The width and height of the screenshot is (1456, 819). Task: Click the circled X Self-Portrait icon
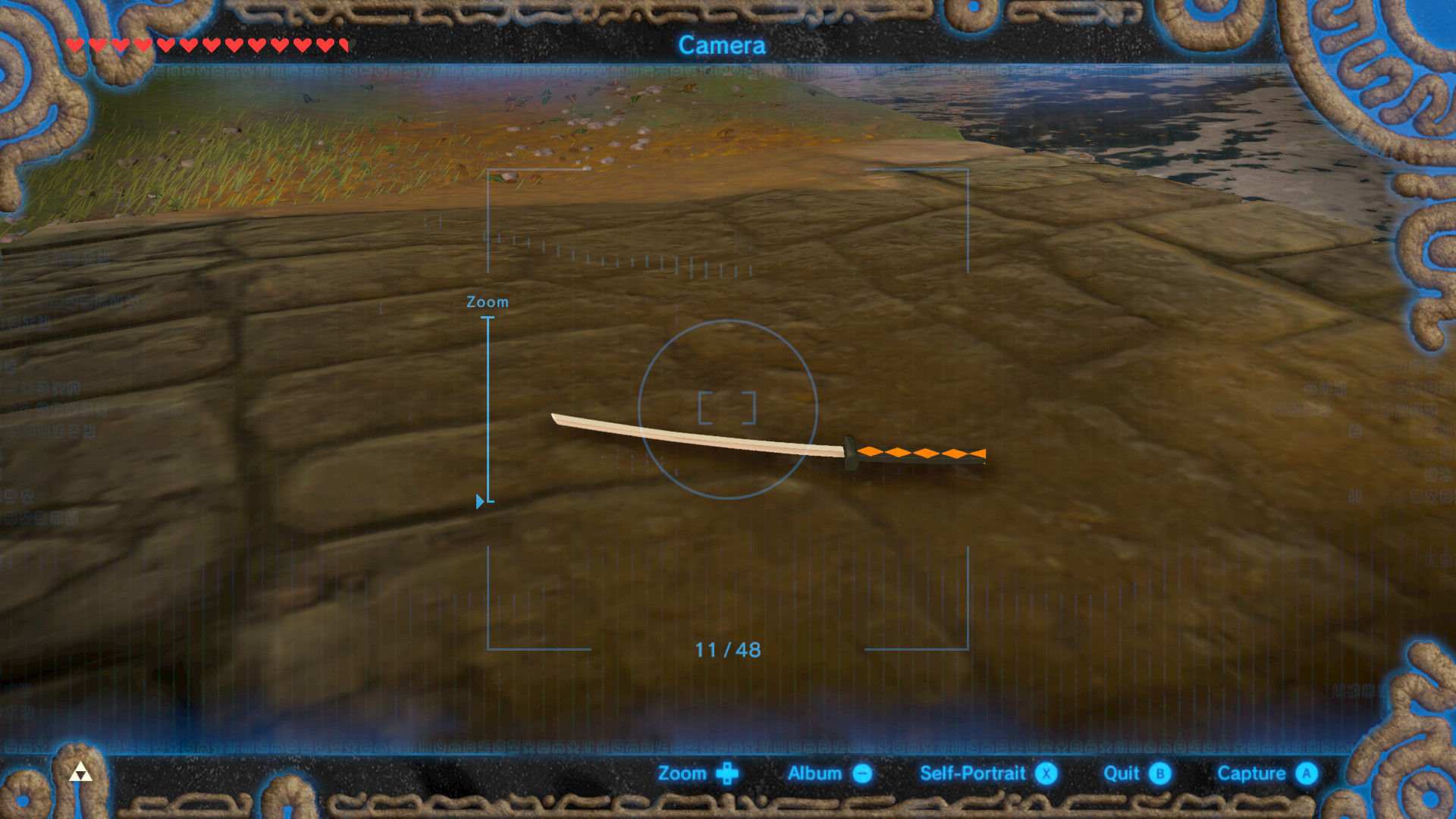1046,773
